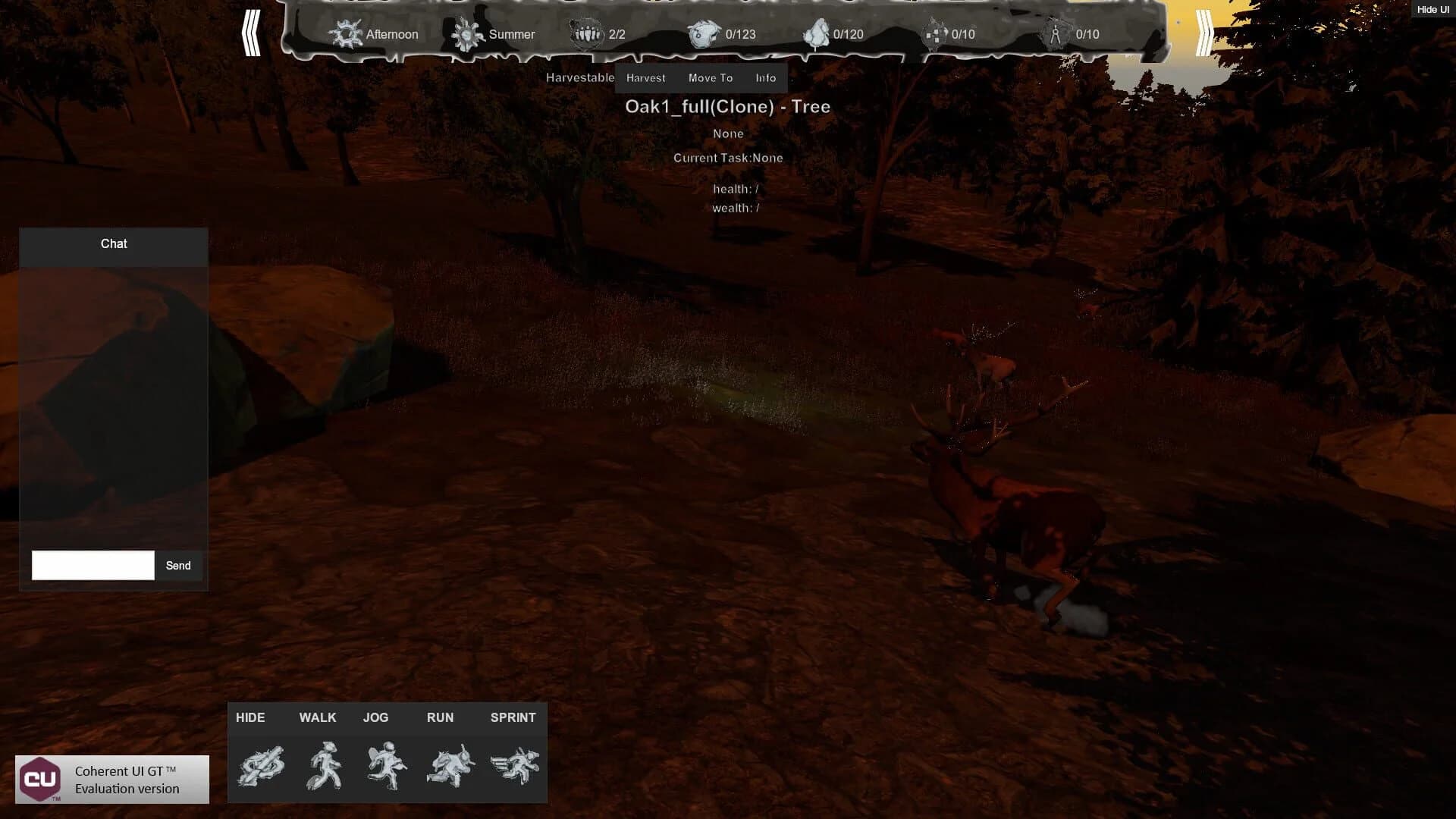This screenshot has height=819, width=1456.
Task: Expand the left double-arrow panel
Action: tap(252, 34)
